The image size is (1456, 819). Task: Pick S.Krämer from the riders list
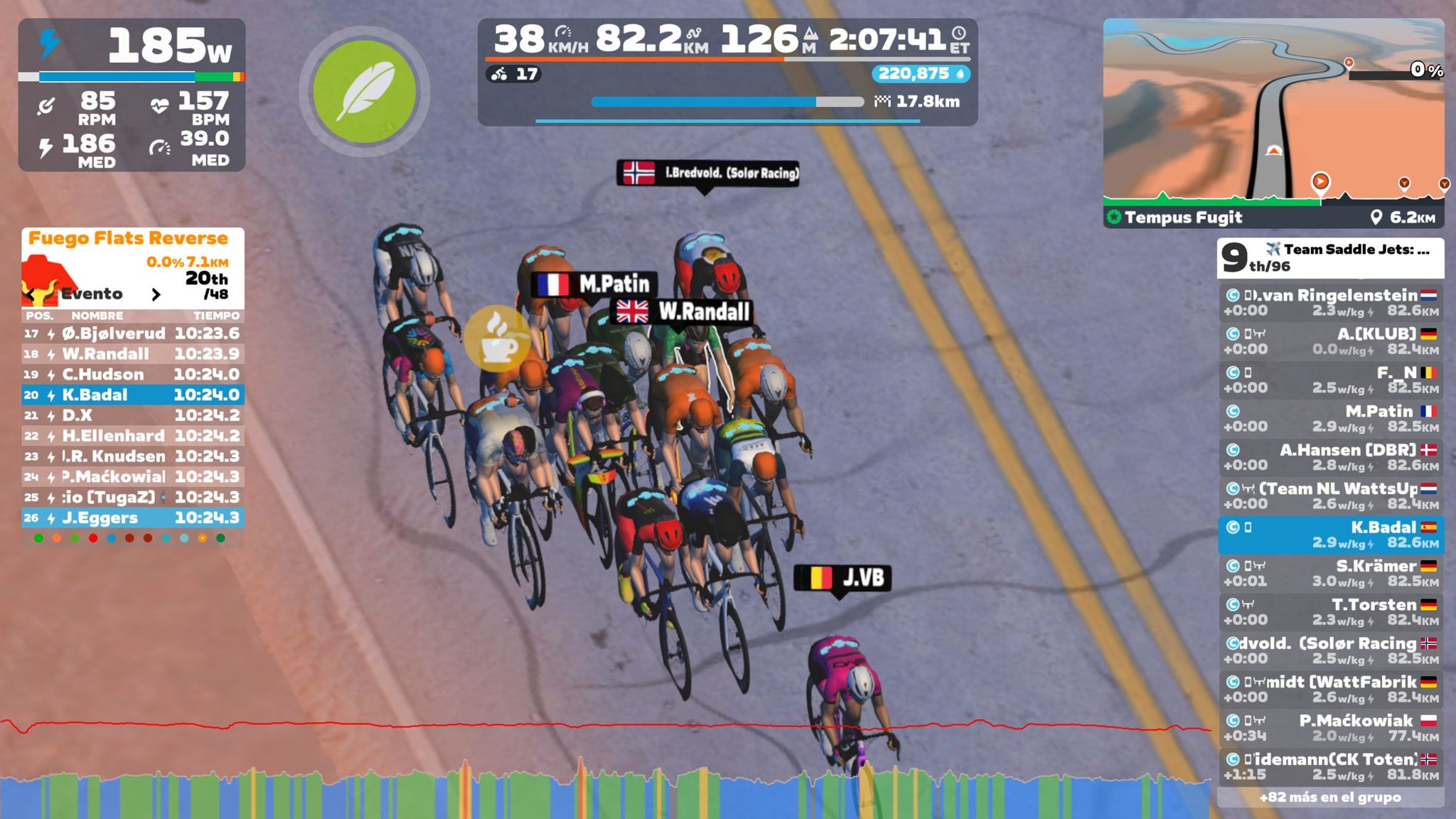pos(1330,573)
